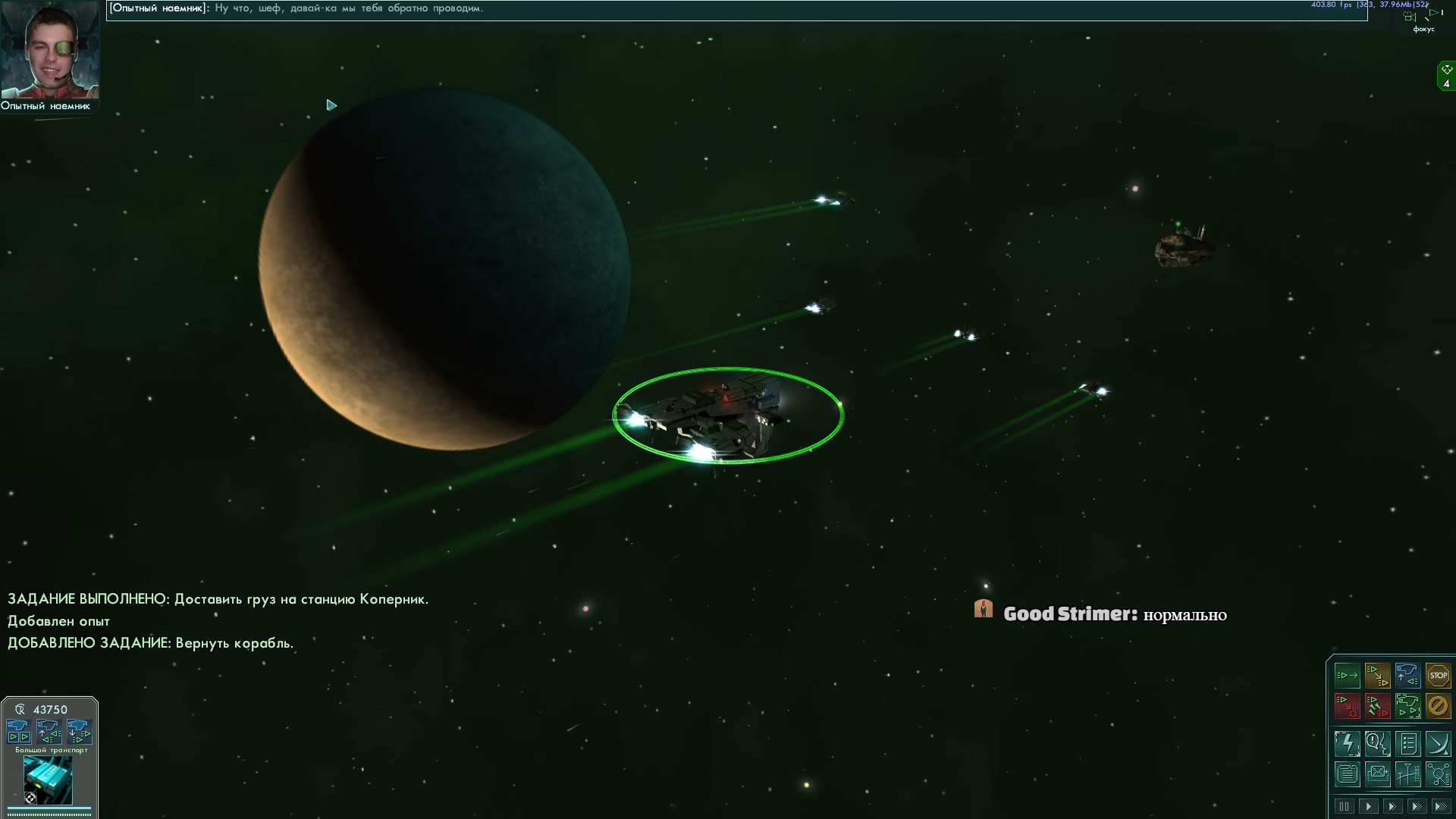
Task: Activate the lightning bolt ability button
Action: tap(1348, 744)
